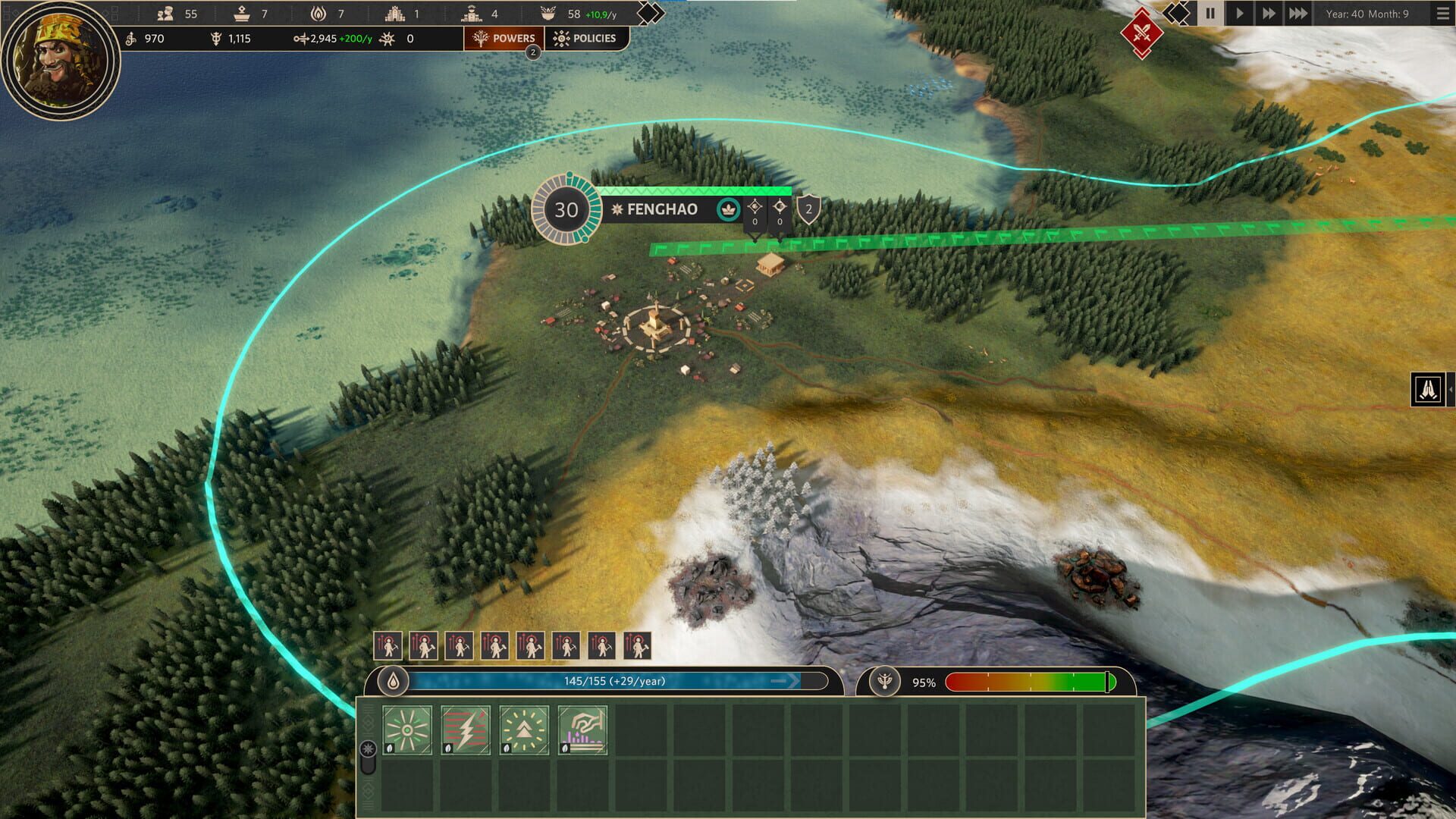Screen dimensions: 1456x819
Task: Select the seeding hand power icon
Action: tap(582, 730)
